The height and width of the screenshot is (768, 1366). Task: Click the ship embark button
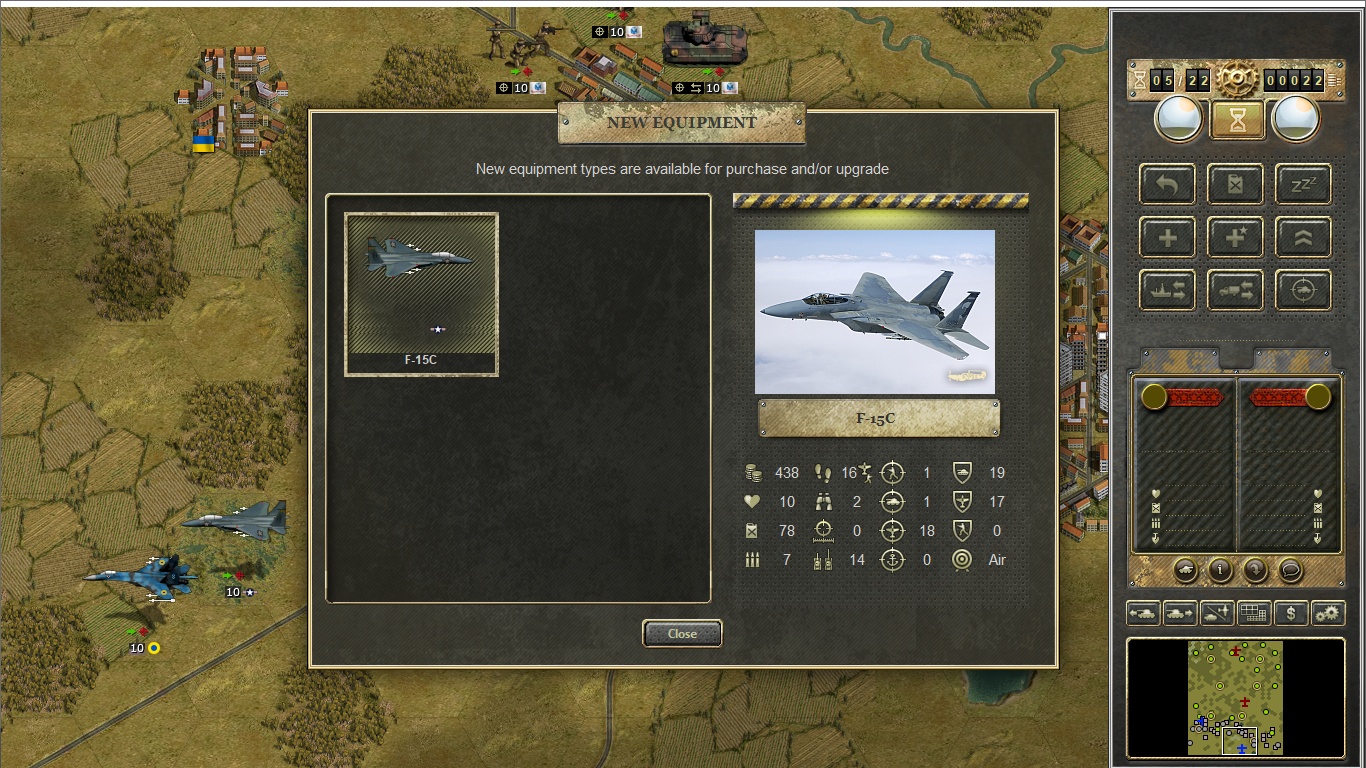(x=1167, y=290)
